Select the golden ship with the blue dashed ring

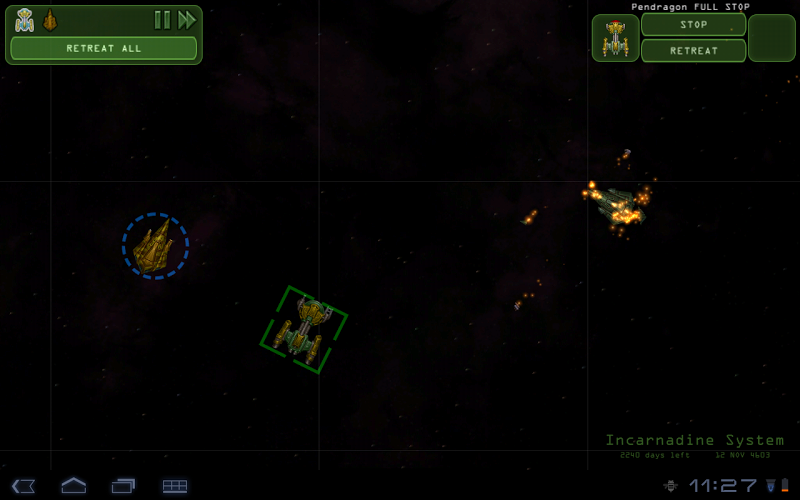click(x=155, y=246)
